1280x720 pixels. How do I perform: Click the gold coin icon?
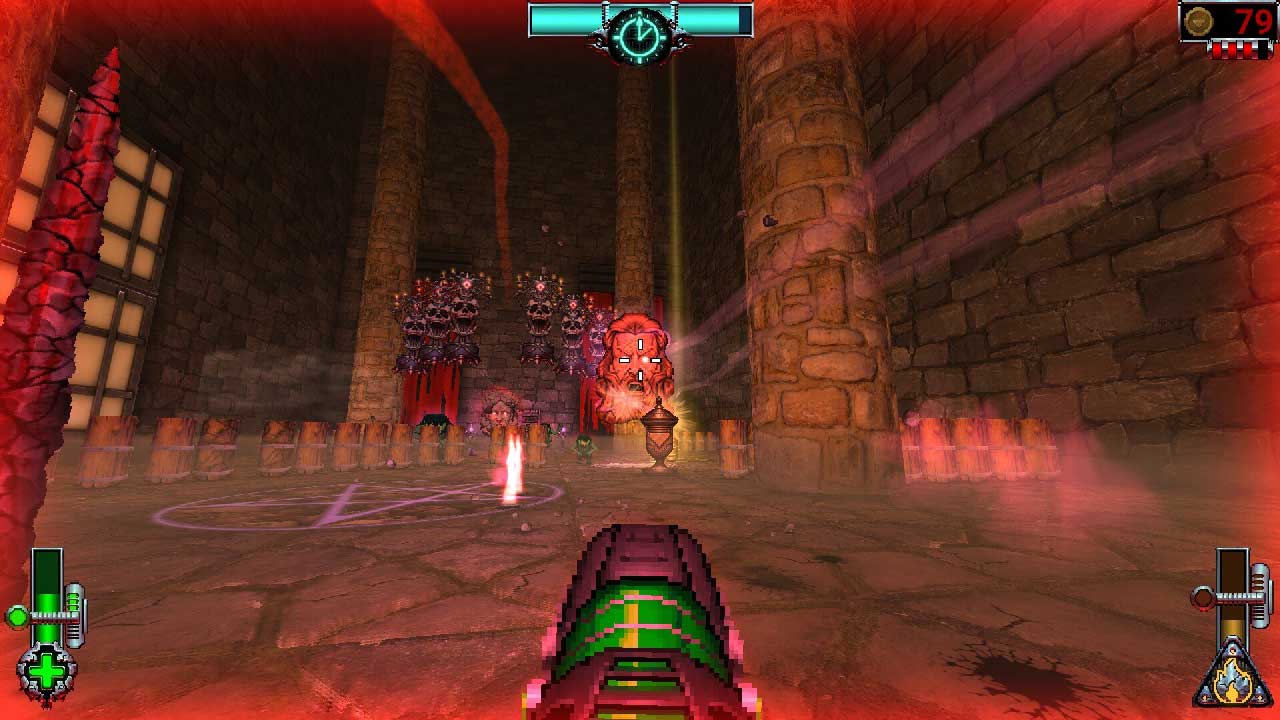(1198, 21)
